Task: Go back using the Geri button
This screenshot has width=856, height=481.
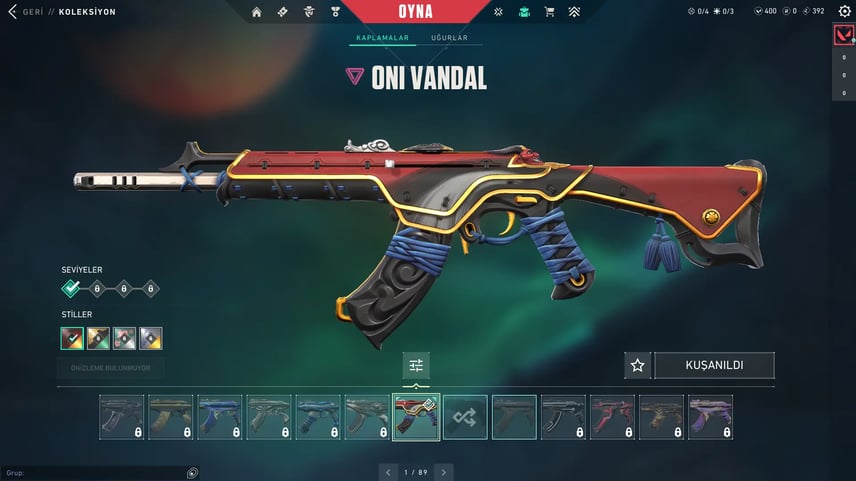Action: (20, 12)
